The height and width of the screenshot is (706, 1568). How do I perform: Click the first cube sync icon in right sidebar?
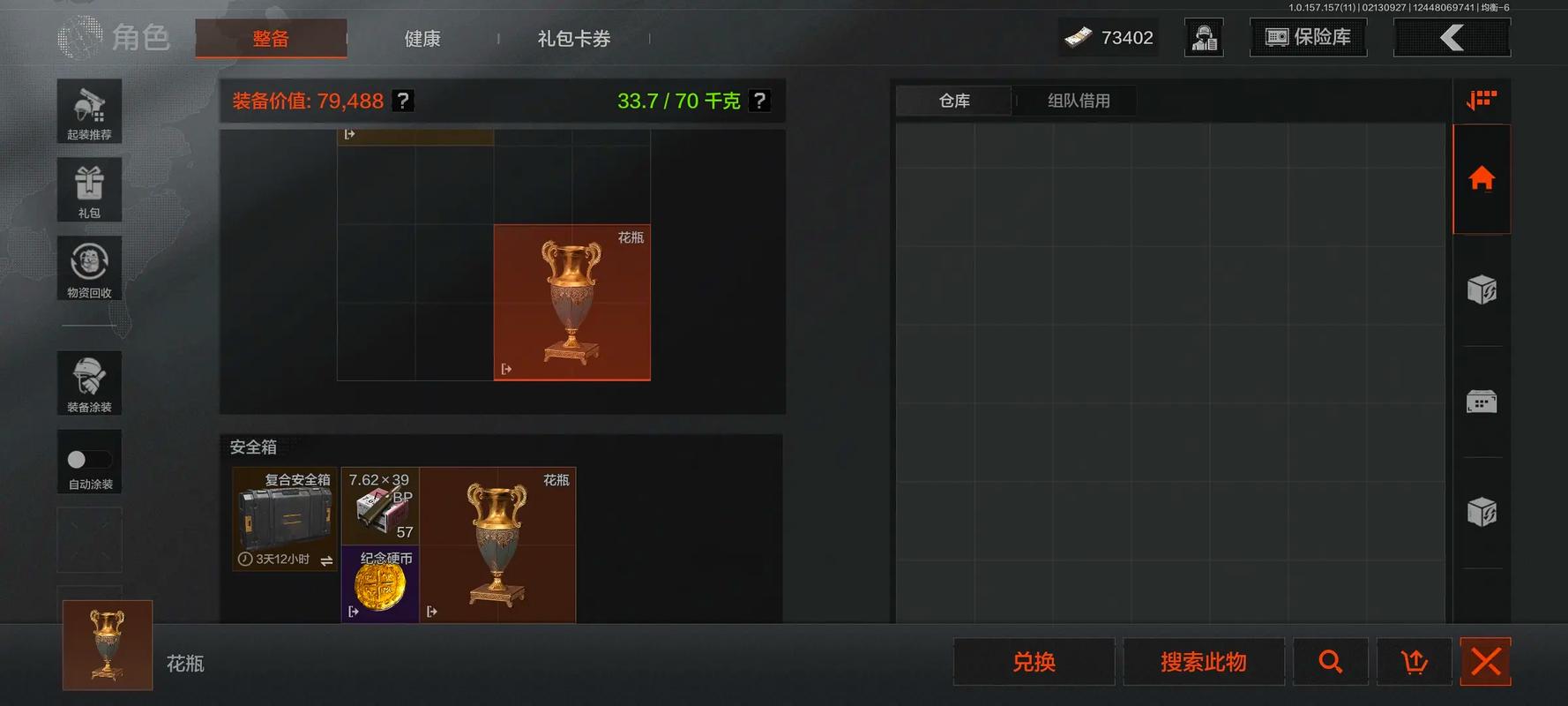click(1482, 289)
